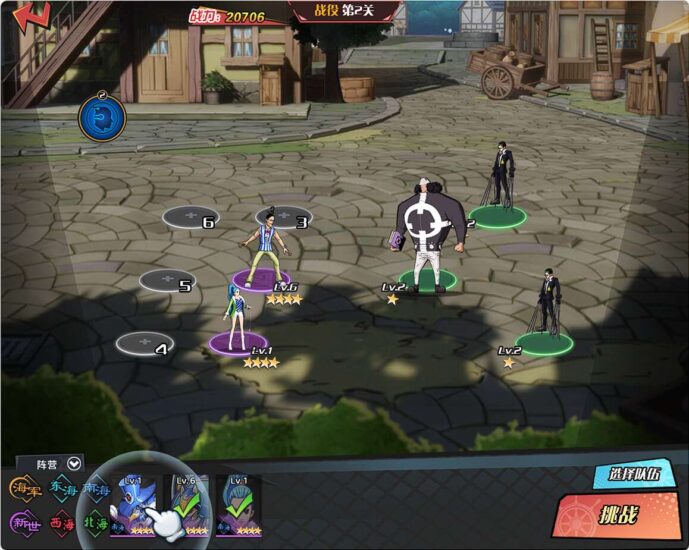
Task: Filter heroes by 海军 faction
Action: (x=25, y=488)
